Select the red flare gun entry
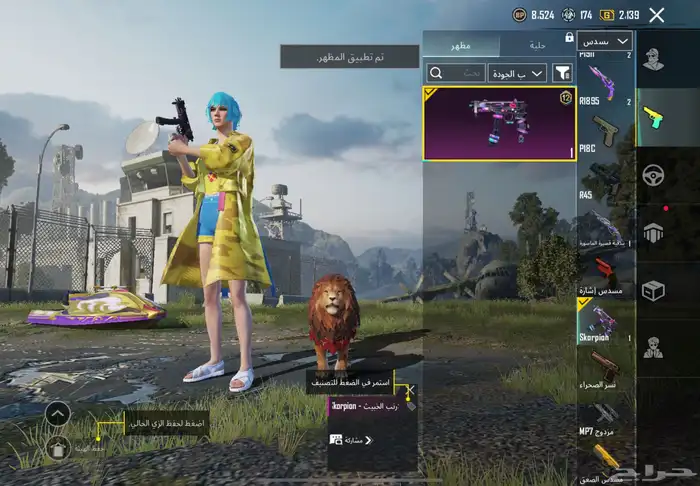 pos(605,273)
